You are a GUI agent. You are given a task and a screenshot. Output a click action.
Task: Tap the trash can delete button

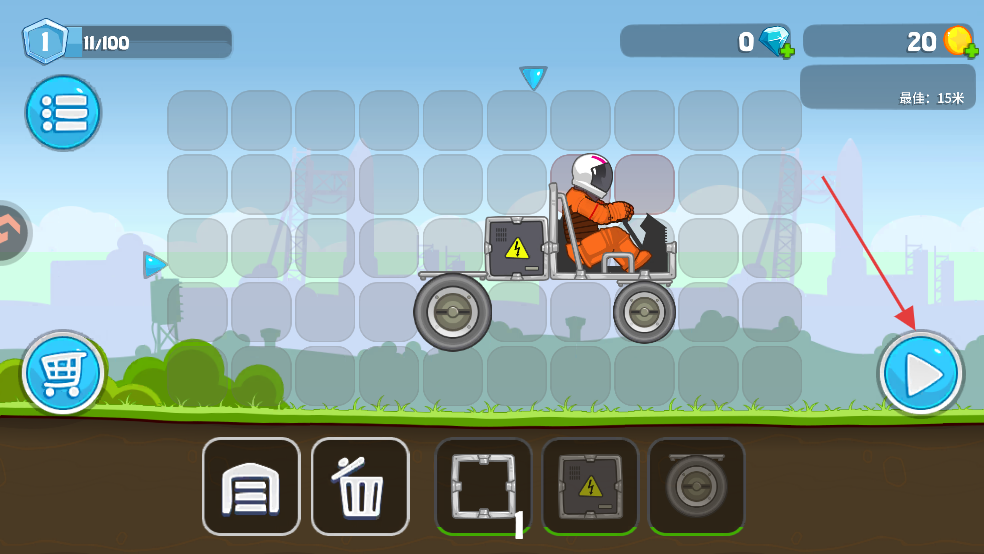click(x=360, y=486)
